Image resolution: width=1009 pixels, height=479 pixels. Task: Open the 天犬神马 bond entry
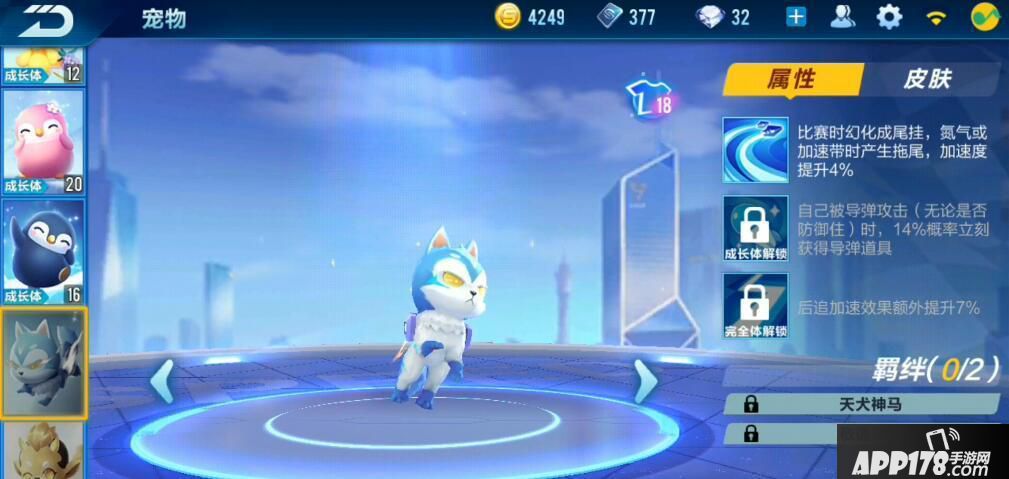pos(861,404)
